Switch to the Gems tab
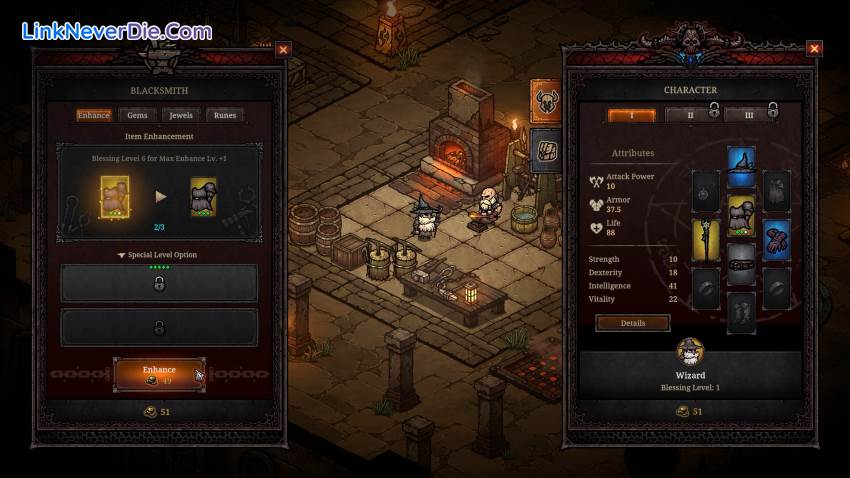This screenshot has height=478, width=850. [x=137, y=115]
